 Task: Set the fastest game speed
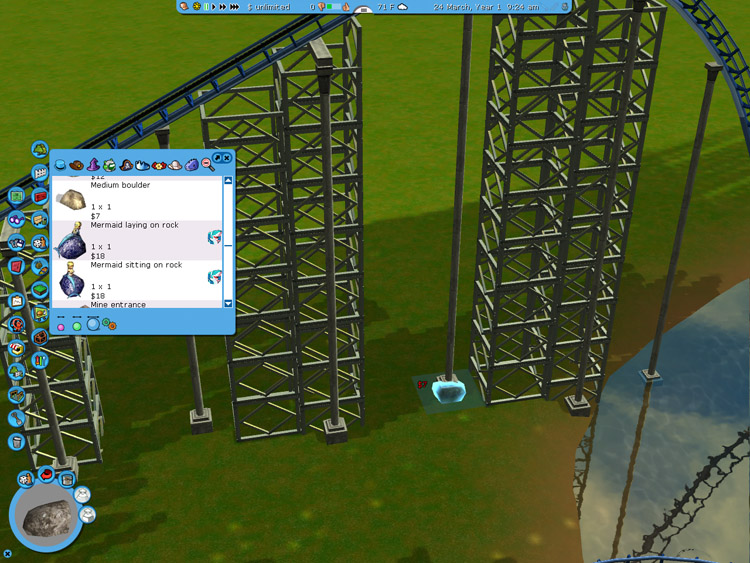pos(235,7)
